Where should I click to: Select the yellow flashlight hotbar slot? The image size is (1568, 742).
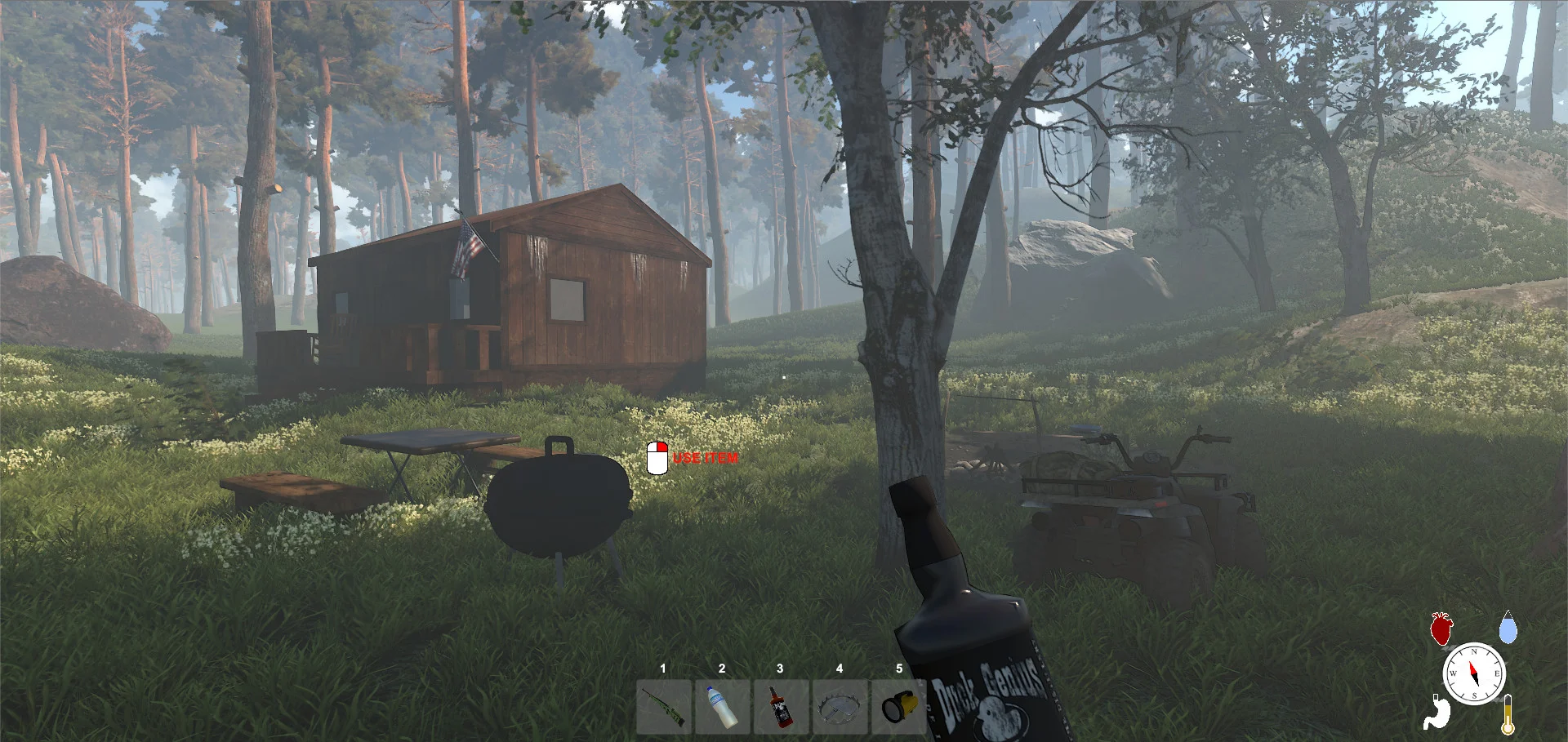pos(898,707)
